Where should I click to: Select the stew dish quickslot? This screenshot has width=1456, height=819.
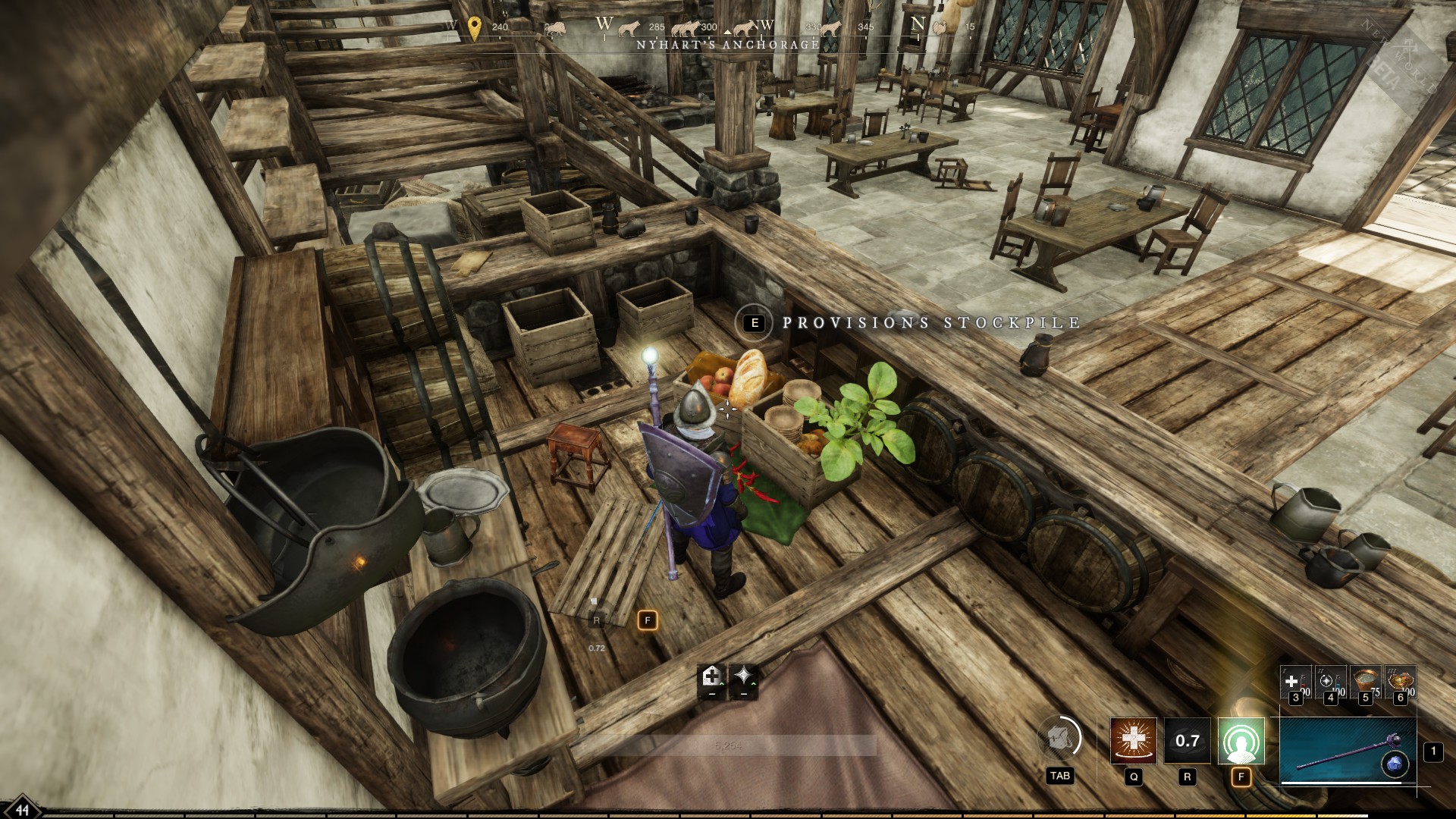pyautogui.click(x=1400, y=682)
